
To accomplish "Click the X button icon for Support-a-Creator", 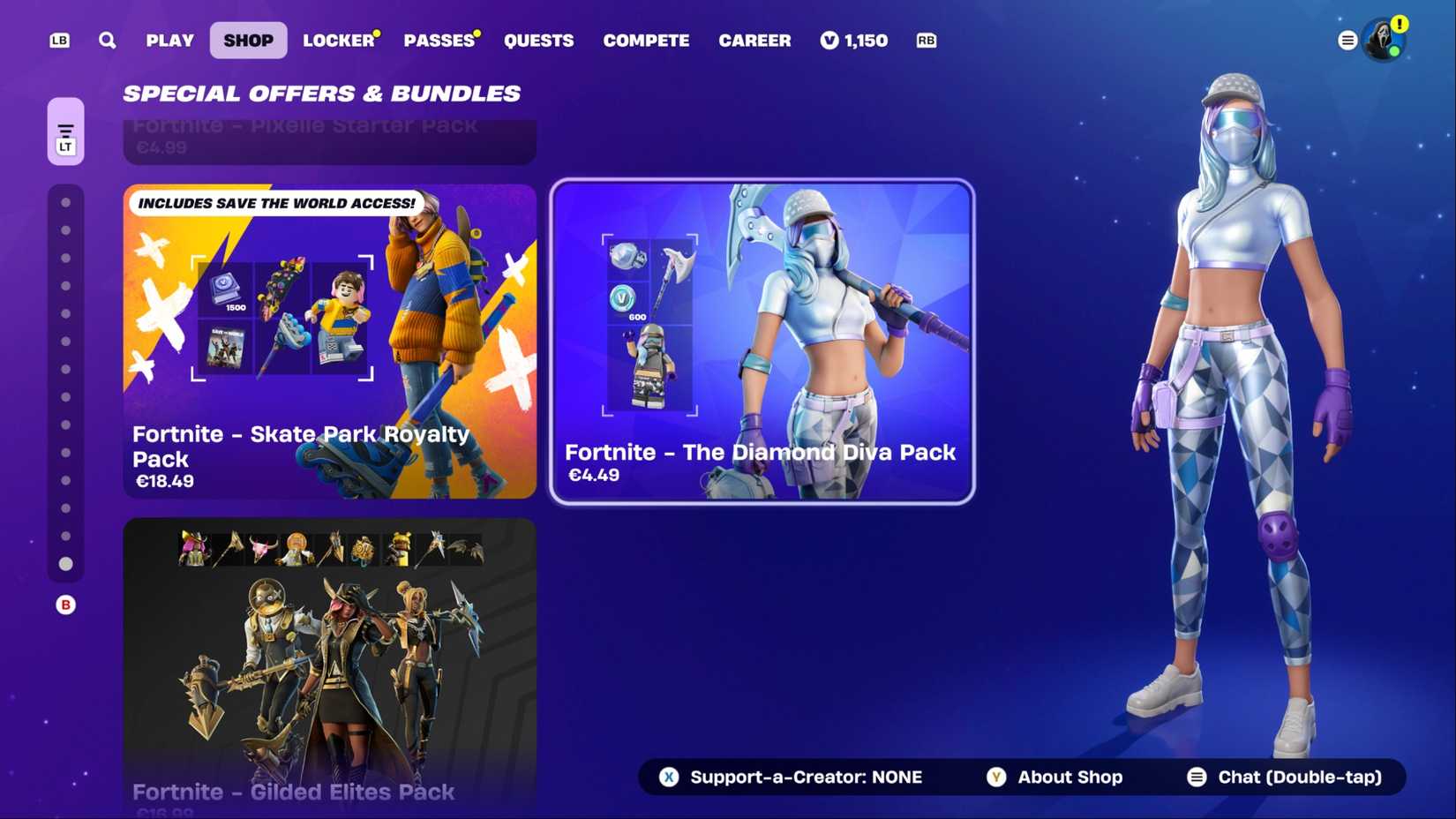I will [669, 778].
